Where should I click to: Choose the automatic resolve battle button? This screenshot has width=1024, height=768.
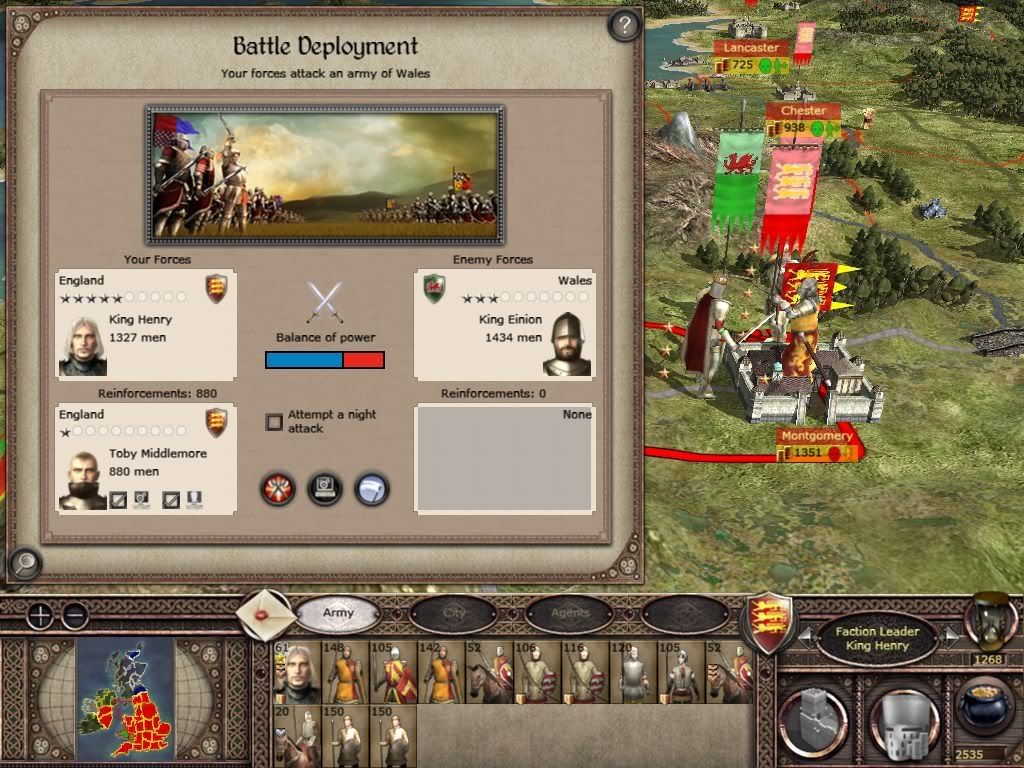coord(324,489)
